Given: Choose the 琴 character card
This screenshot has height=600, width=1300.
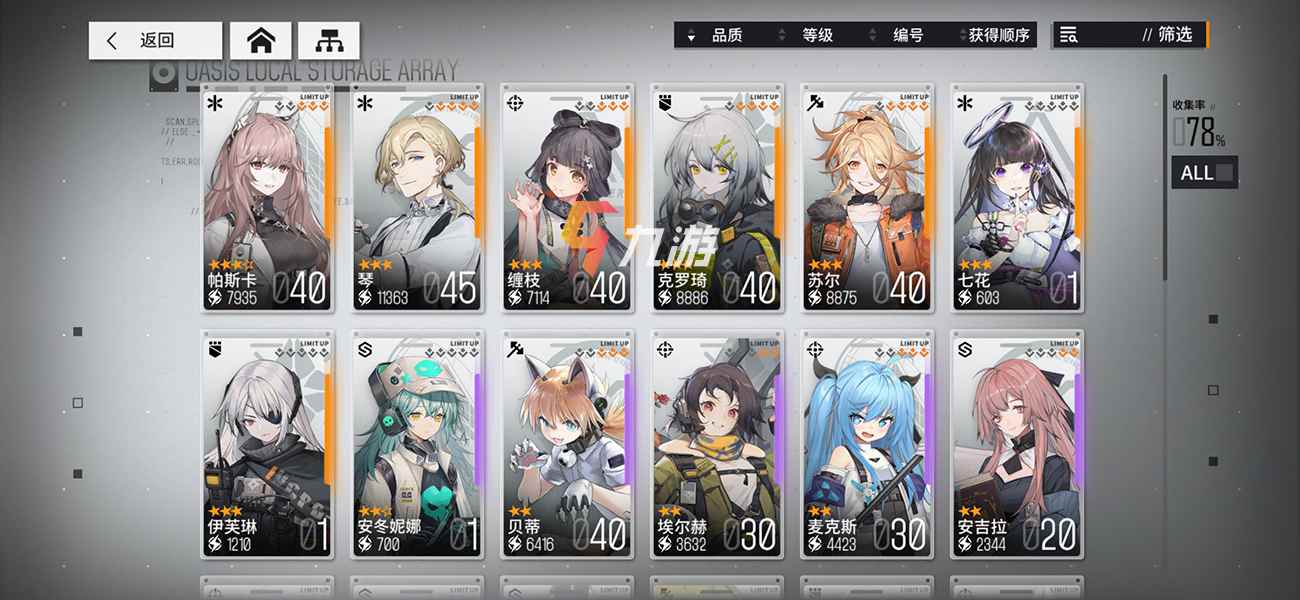Looking at the screenshot, I should pos(417,198).
